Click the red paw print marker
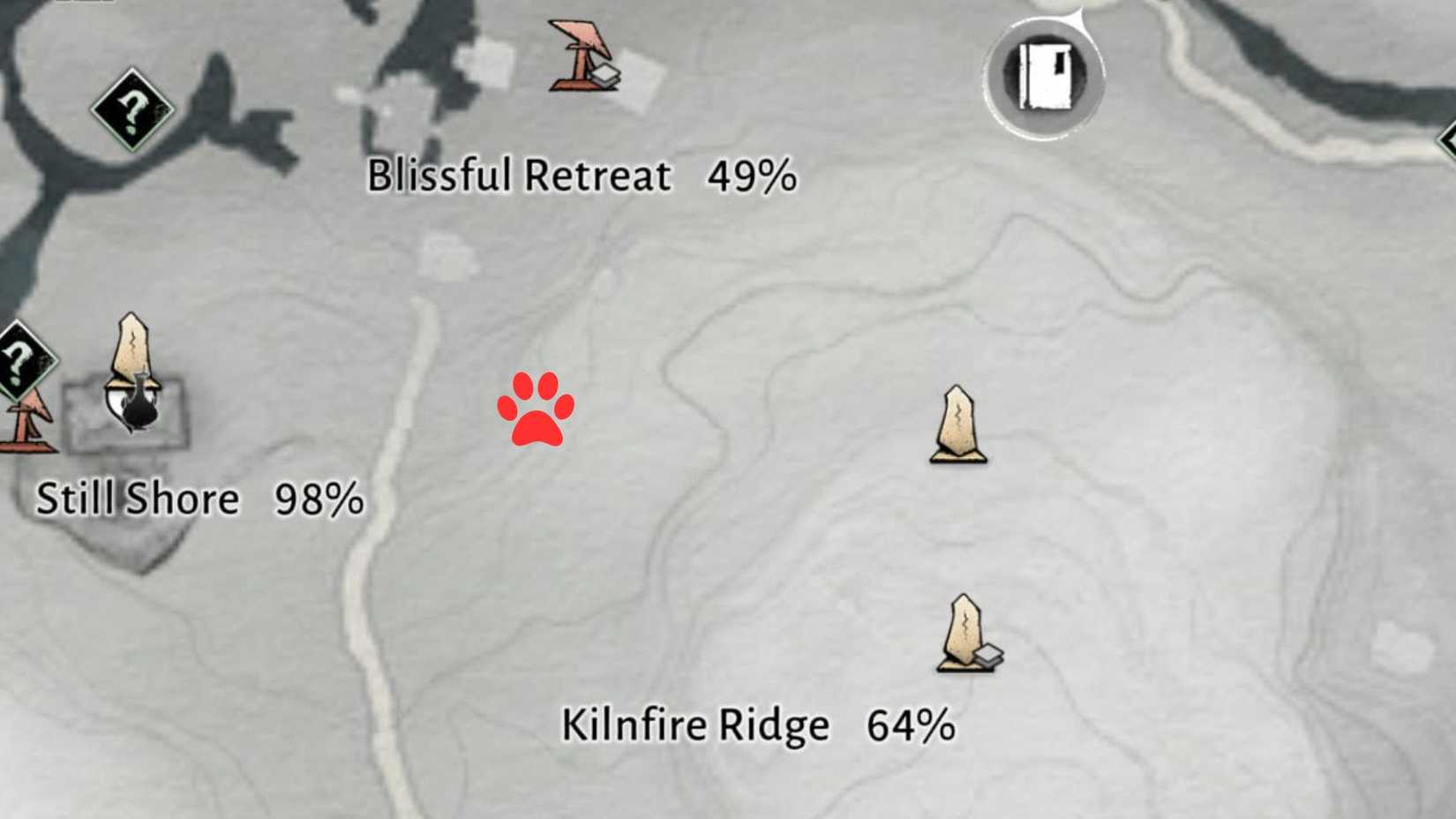Screen dimensions: 1456x819 [x=539, y=411]
